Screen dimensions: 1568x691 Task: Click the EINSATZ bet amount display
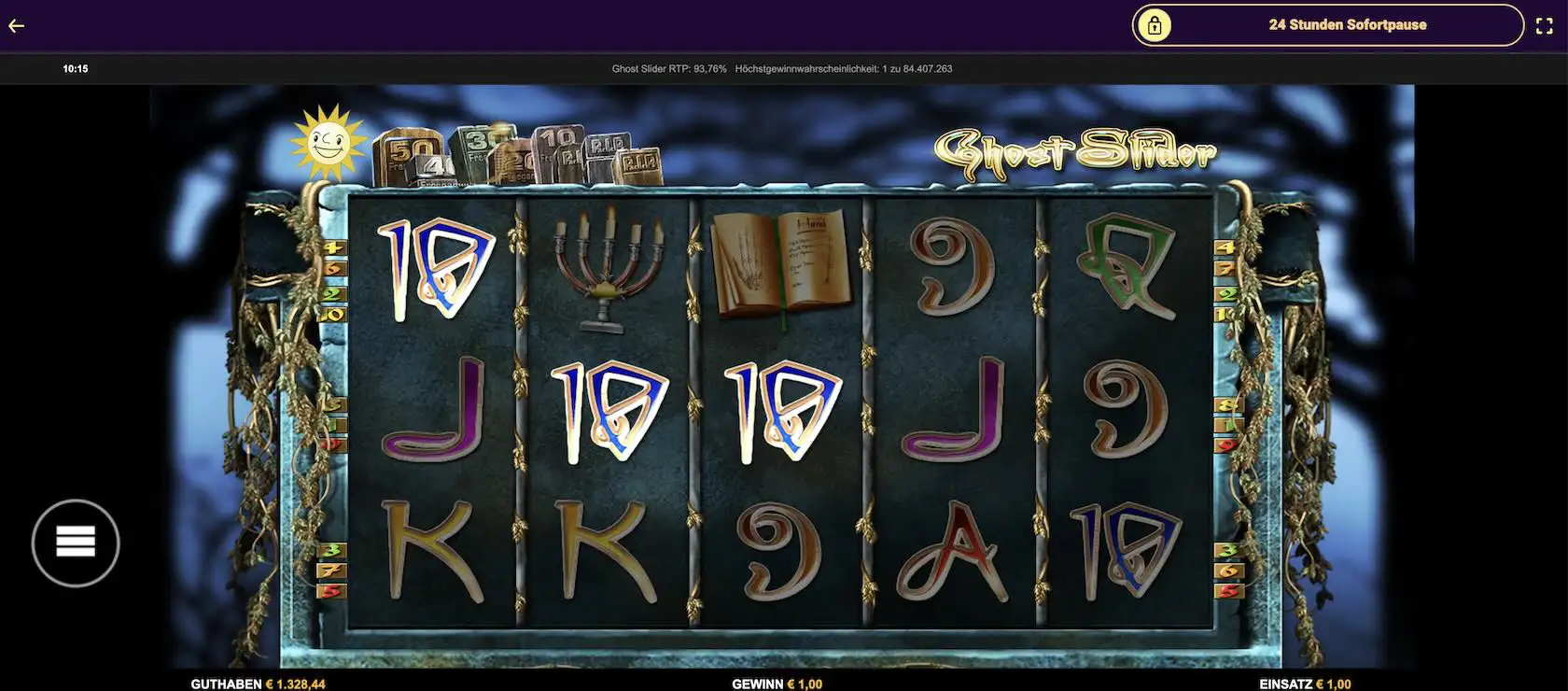click(1307, 683)
